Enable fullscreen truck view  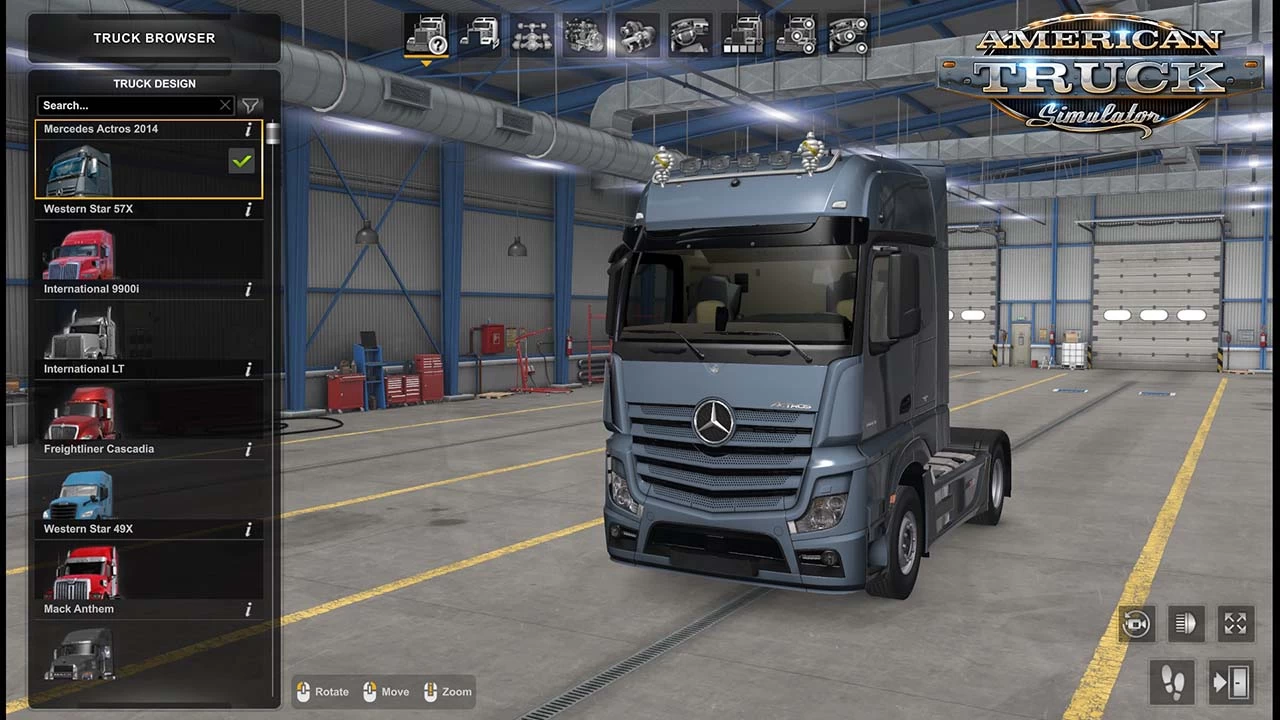(1235, 623)
